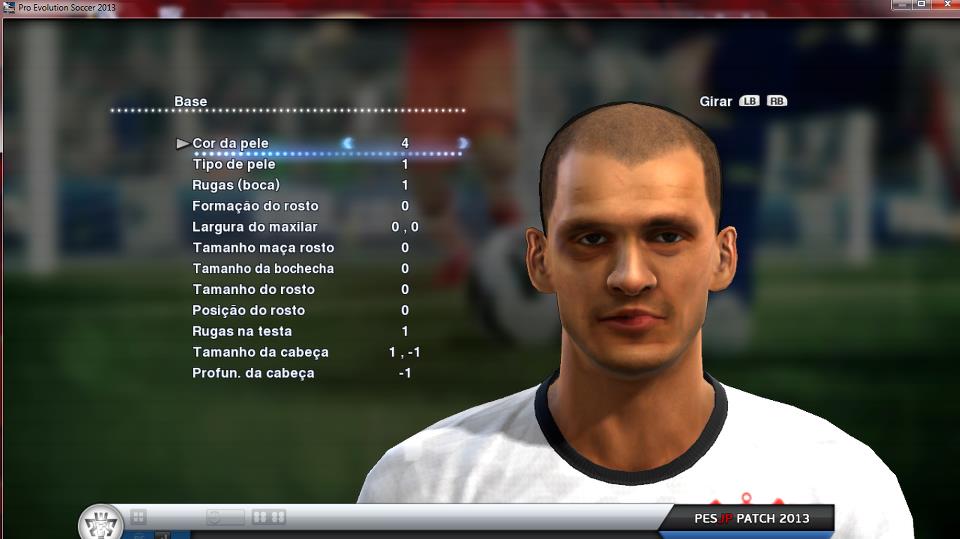Select the Tamanho do rosto option

253,290
